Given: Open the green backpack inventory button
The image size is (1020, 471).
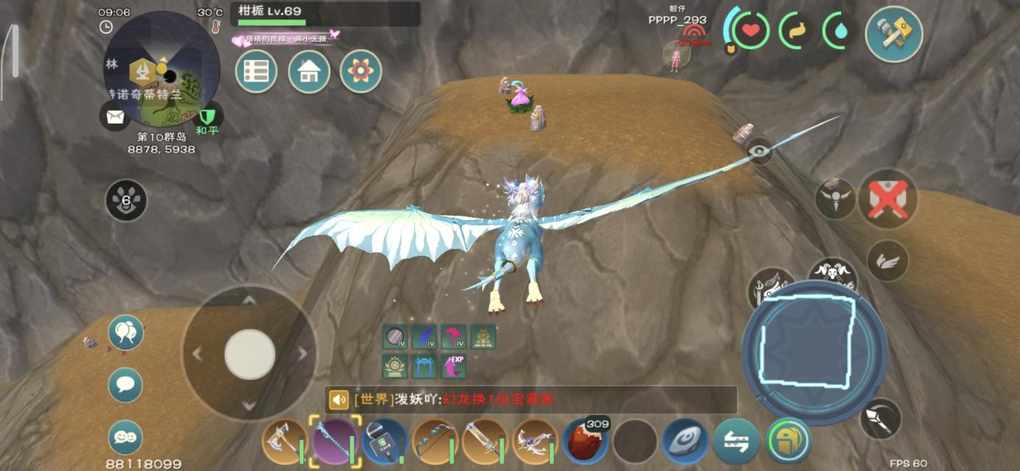Looking at the screenshot, I should coord(788,441).
